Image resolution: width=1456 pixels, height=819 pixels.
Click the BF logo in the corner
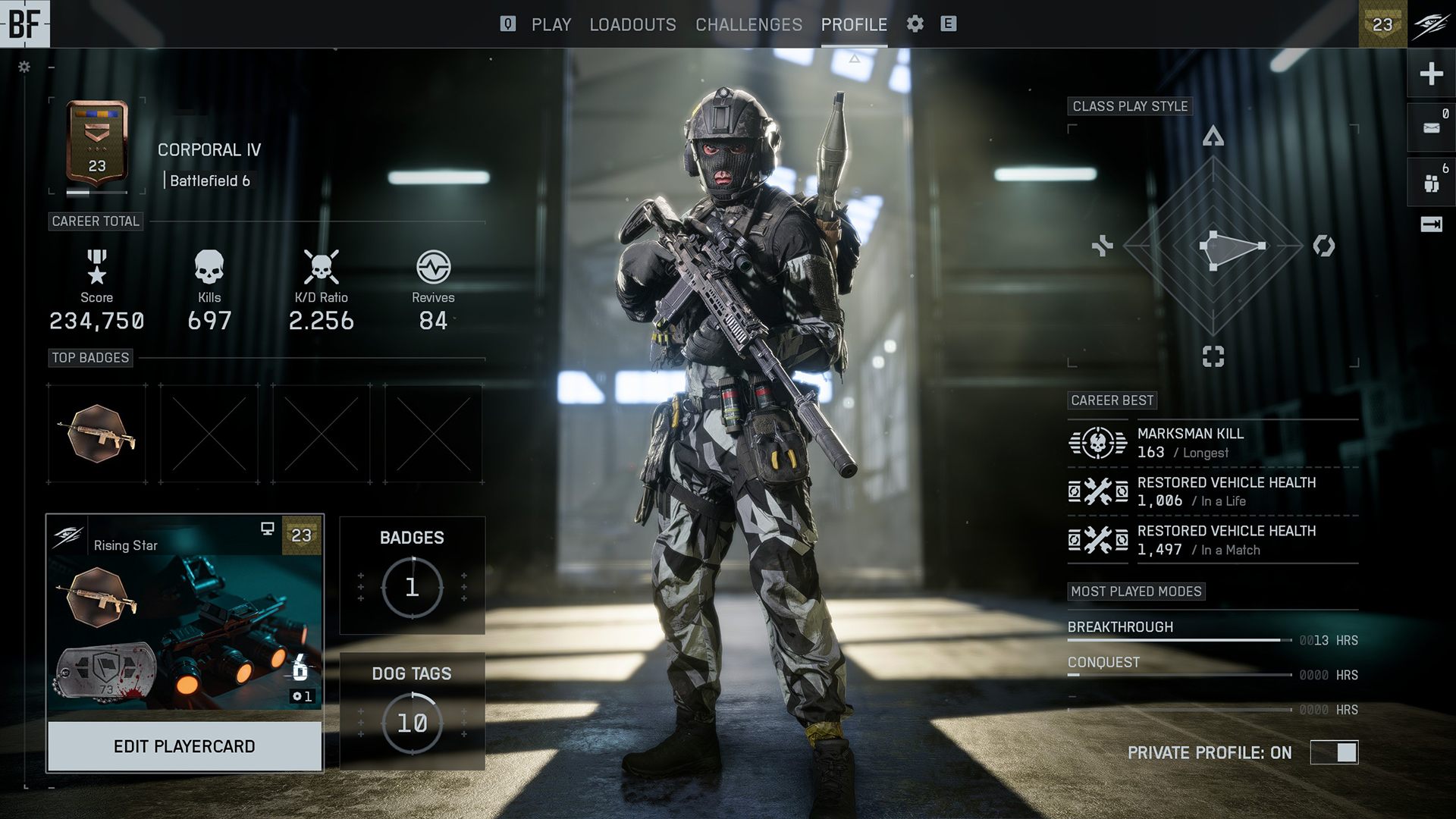point(24,24)
